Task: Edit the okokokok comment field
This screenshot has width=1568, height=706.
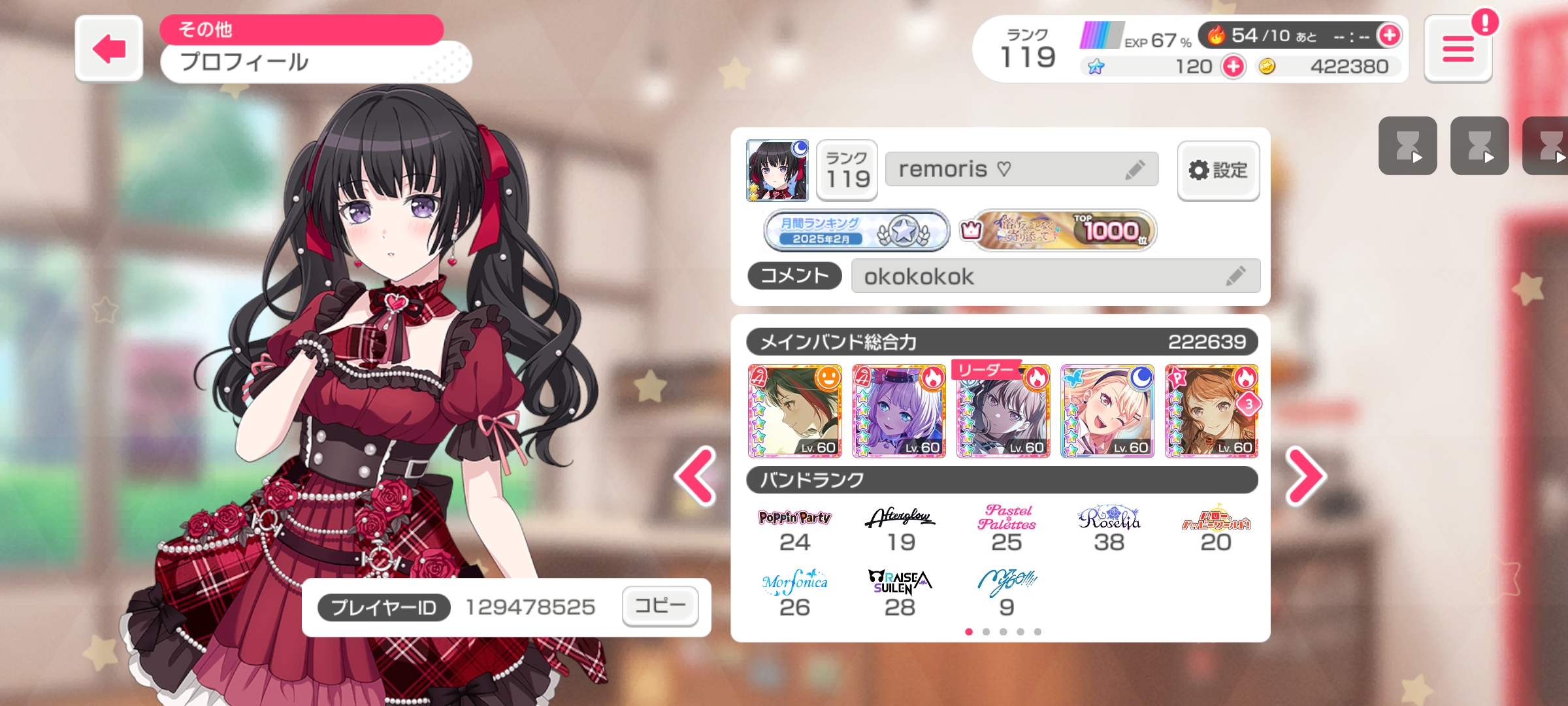Action: click(x=1235, y=277)
